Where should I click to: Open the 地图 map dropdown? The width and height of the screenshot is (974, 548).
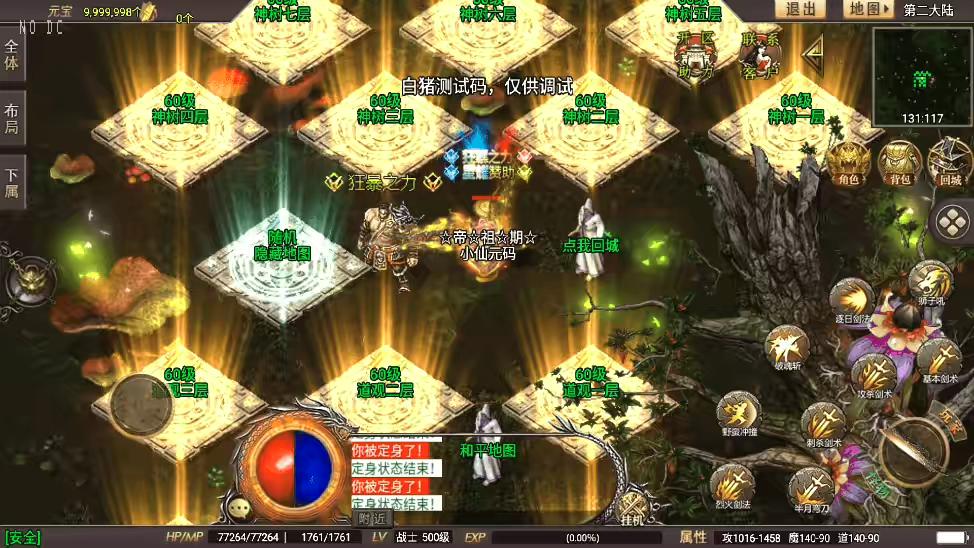[867, 9]
